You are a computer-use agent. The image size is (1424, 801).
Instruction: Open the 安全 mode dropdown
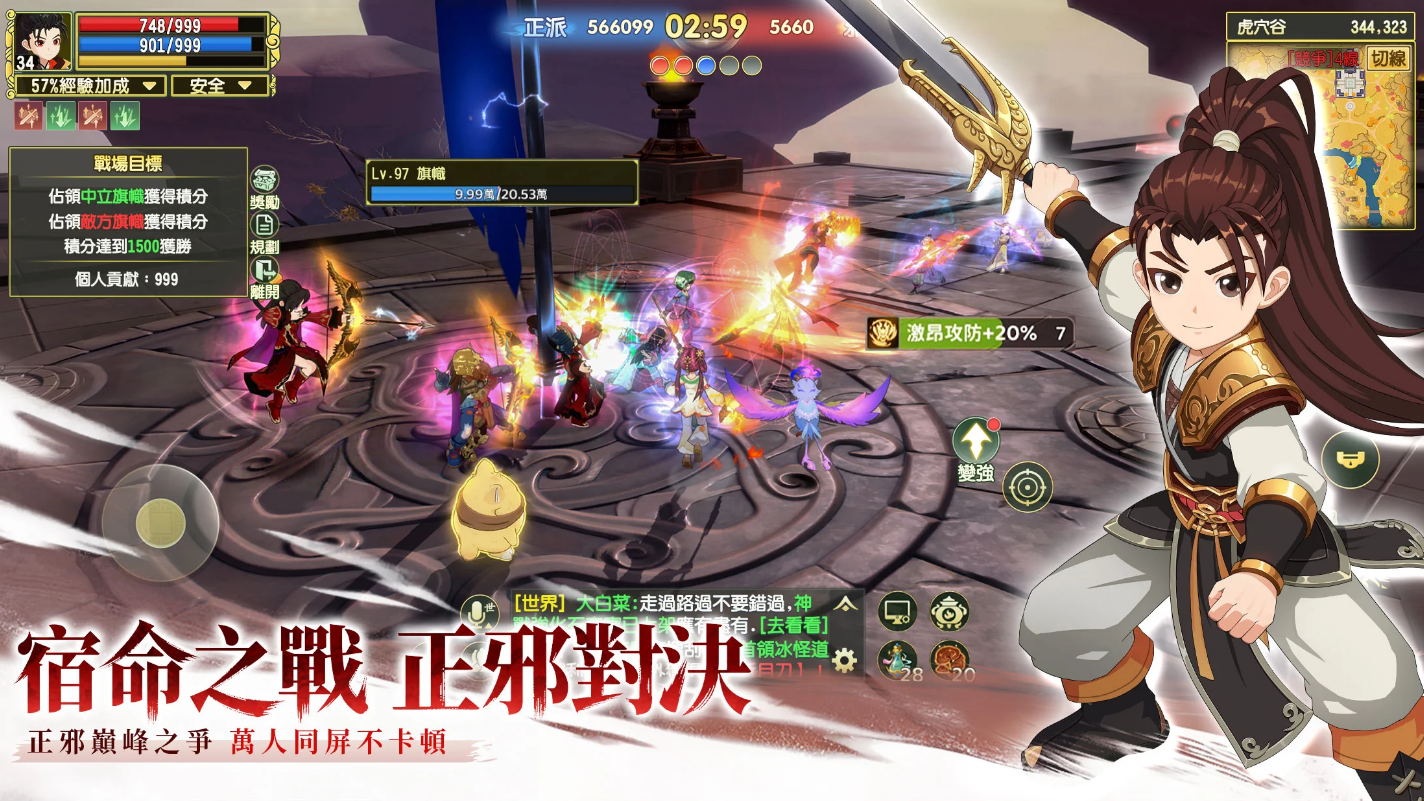click(218, 87)
